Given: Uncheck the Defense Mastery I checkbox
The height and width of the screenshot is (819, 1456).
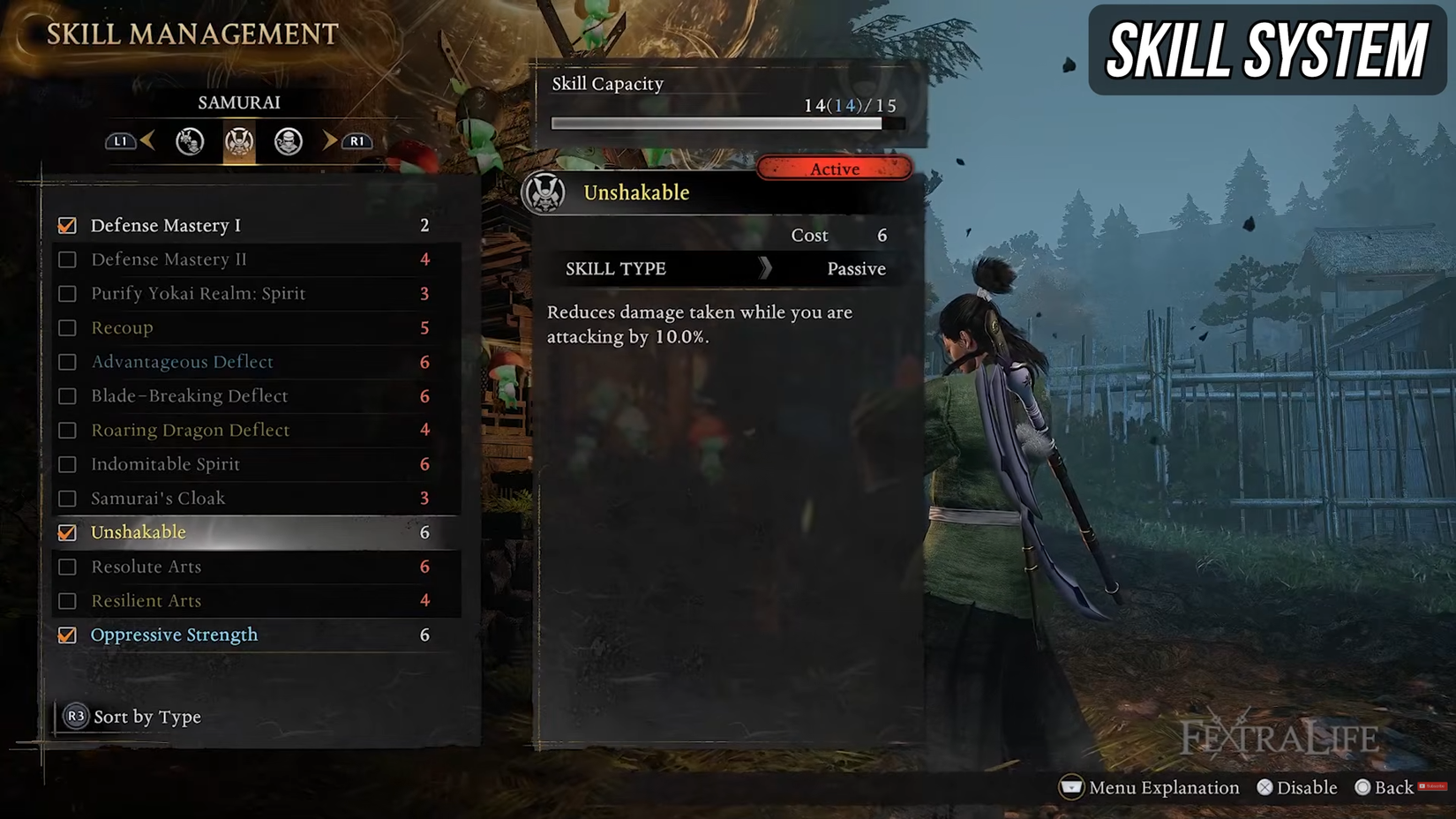Looking at the screenshot, I should point(67,225).
